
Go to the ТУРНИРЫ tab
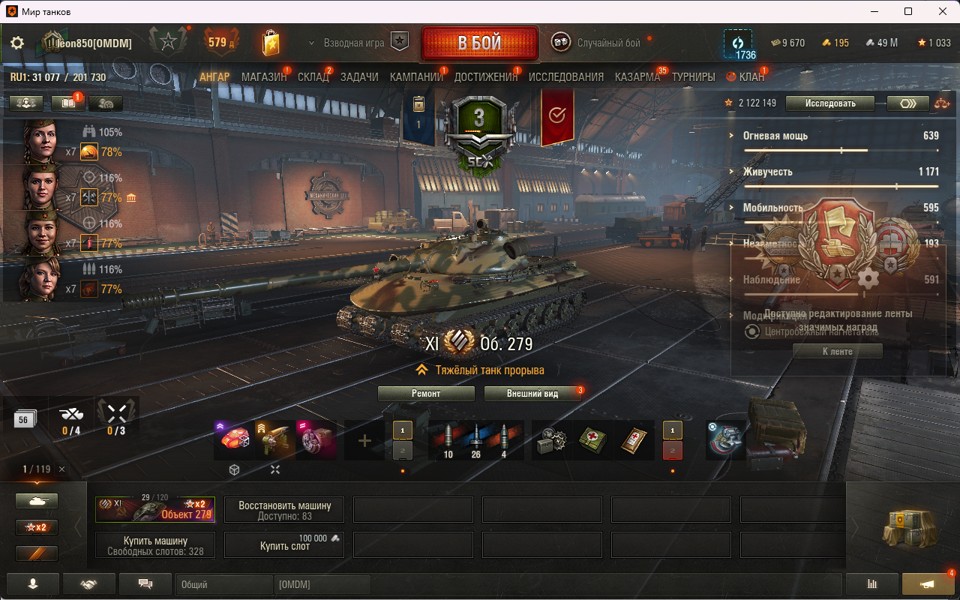(x=693, y=77)
